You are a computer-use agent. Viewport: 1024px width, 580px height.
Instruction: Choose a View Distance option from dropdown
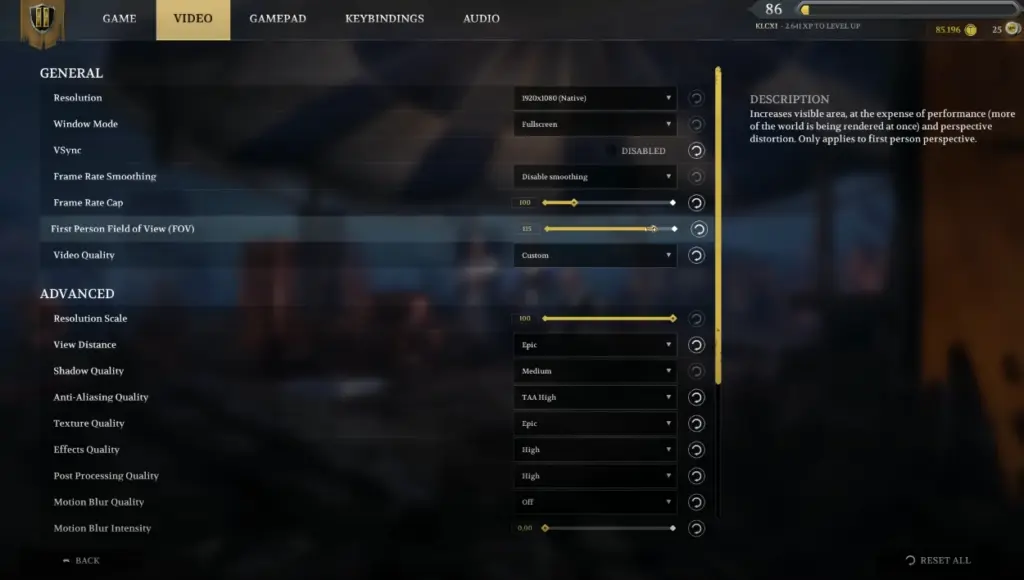[x=595, y=345]
